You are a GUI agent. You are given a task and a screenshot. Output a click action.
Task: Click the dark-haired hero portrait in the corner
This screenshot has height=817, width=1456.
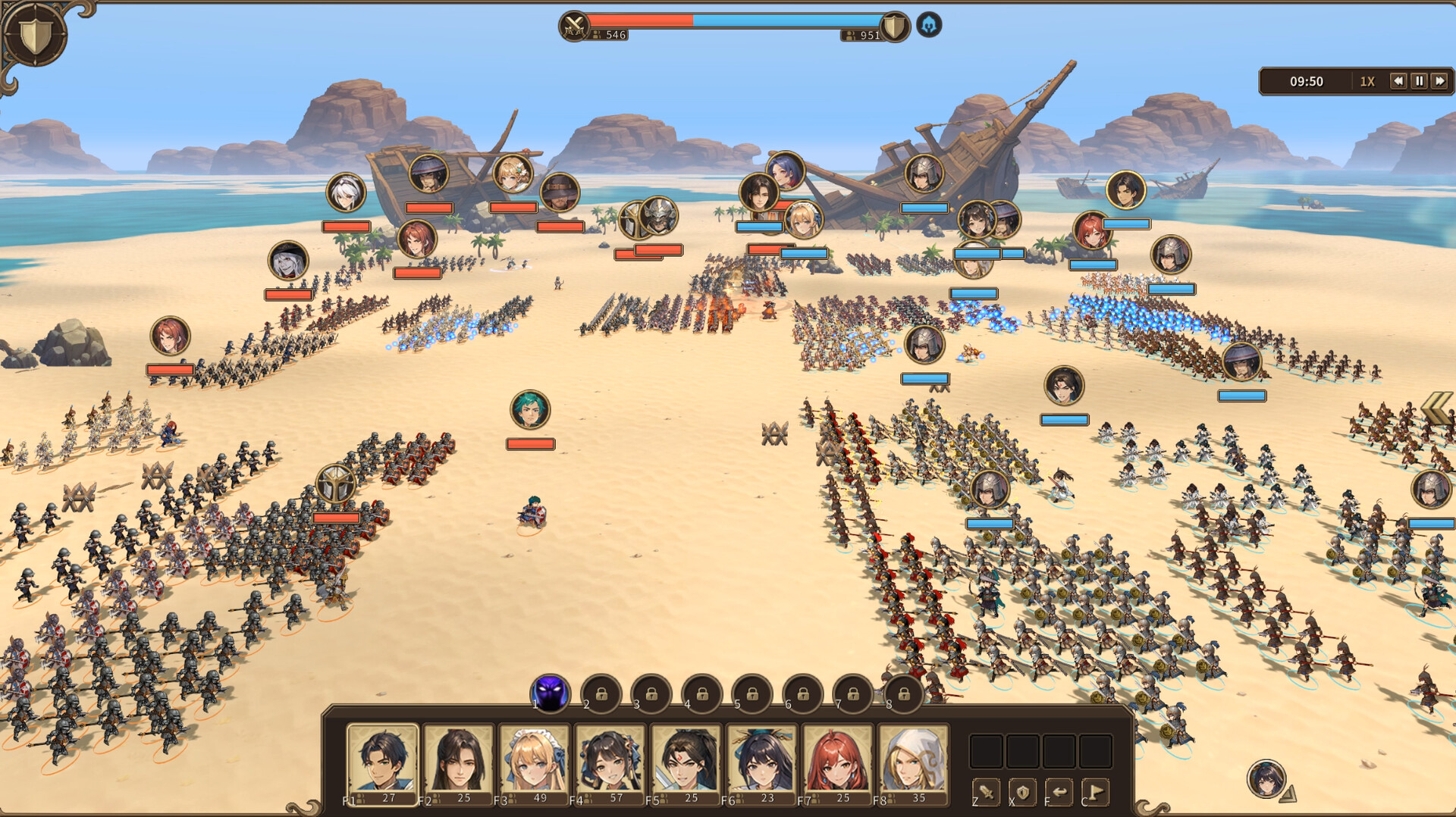tap(1266, 778)
